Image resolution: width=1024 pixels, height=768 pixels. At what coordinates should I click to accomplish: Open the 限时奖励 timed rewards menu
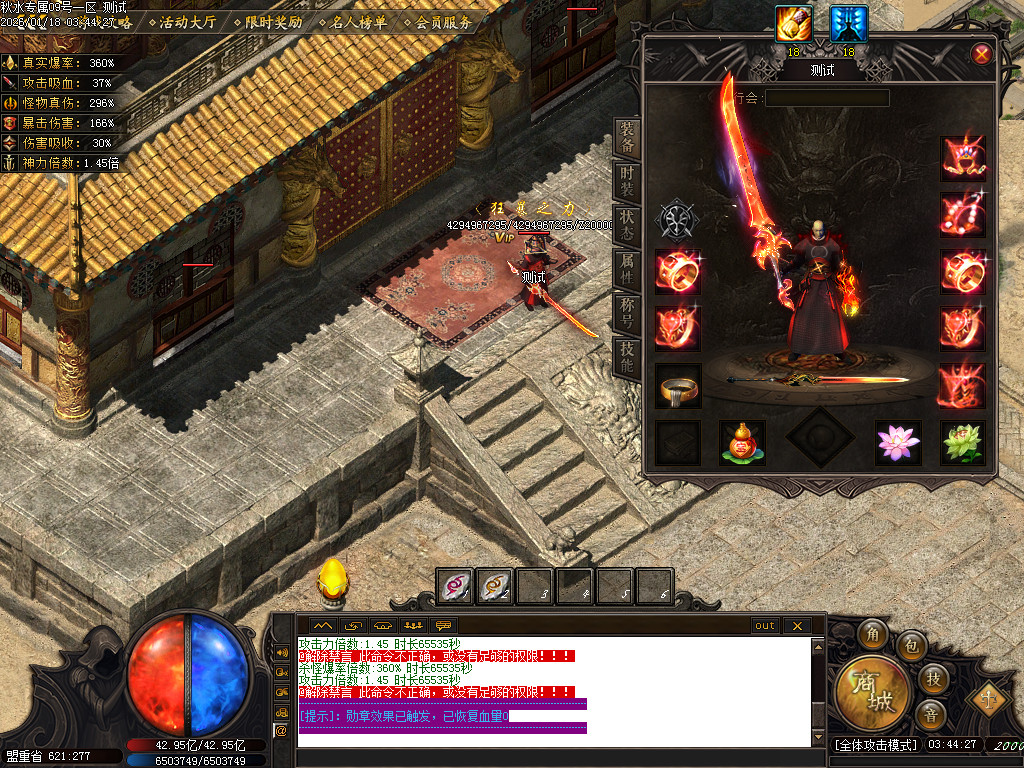click(267, 22)
